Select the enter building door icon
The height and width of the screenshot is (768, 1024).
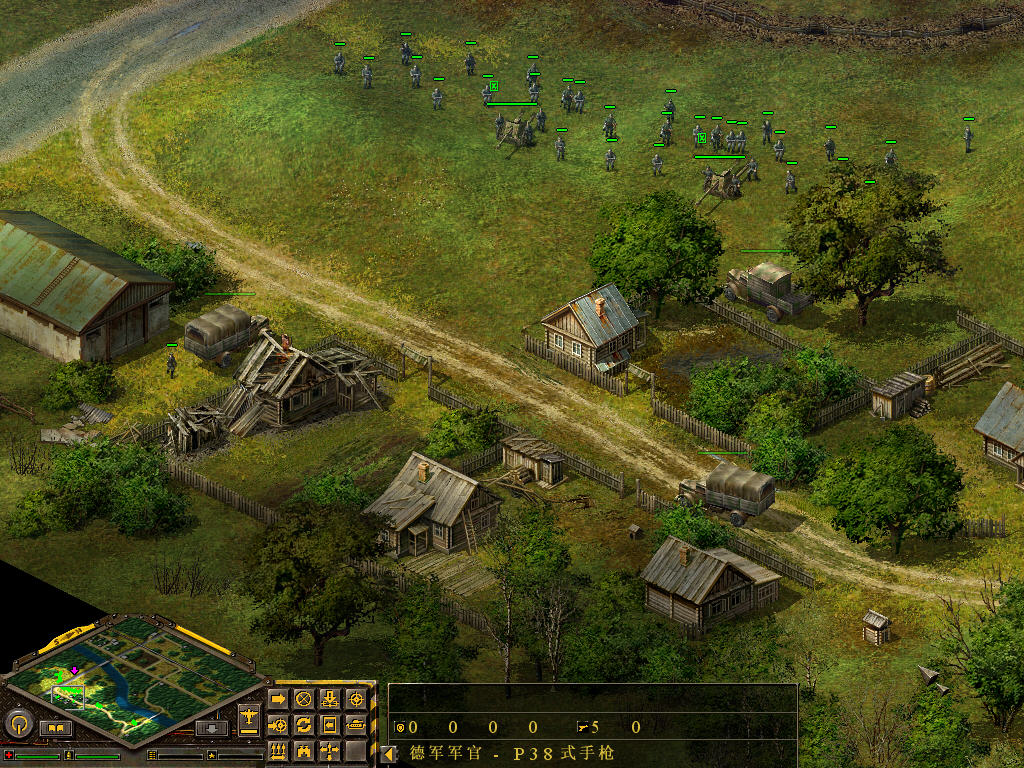pyautogui.click(x=329, y=724)
